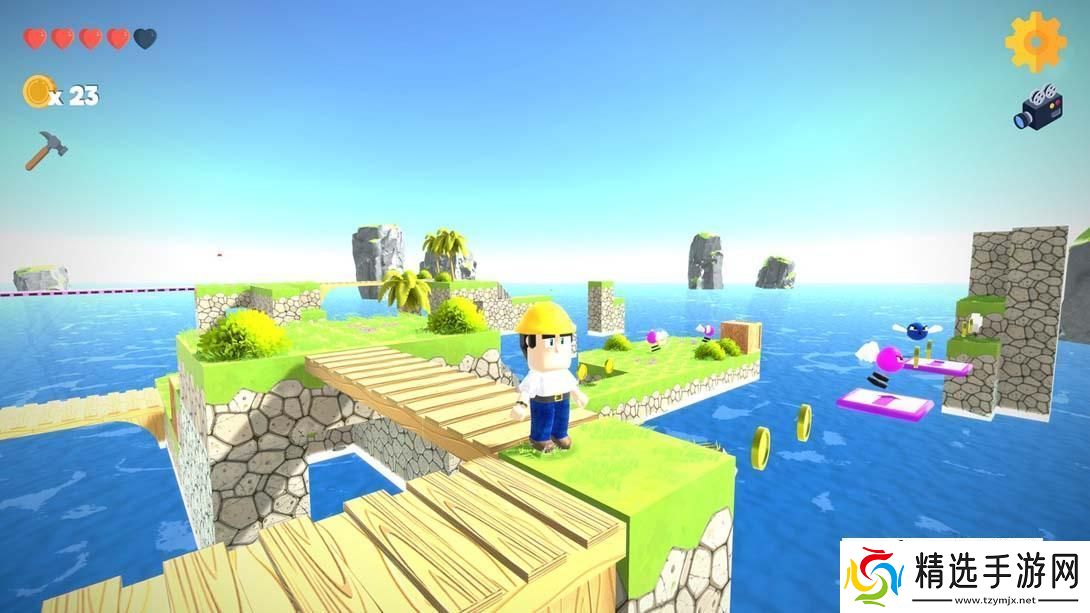1090x613 pixels.
Task: Toggle the camera view icon
Action: tap(1037, 107)
